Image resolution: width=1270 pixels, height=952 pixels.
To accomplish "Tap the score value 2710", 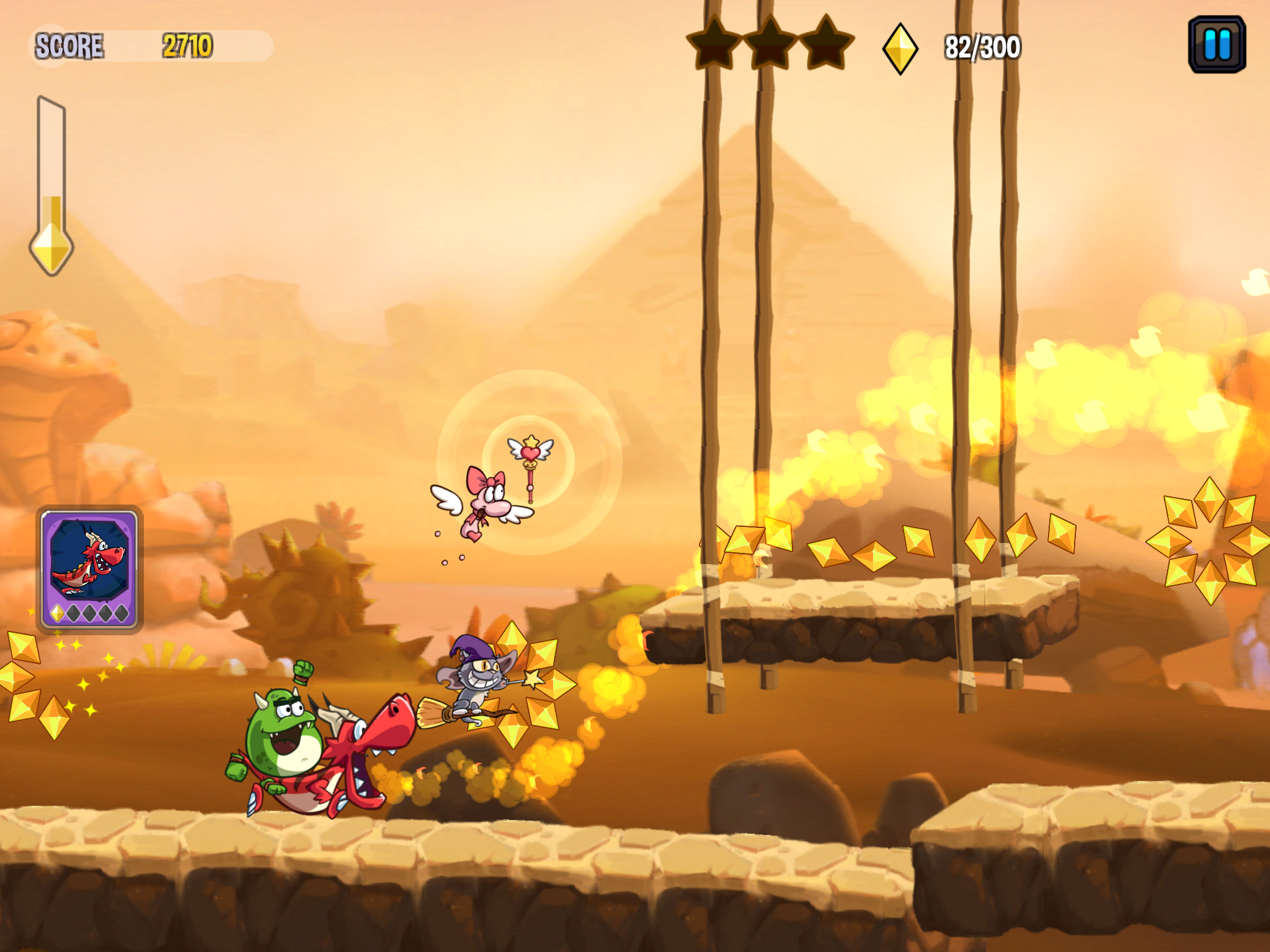I will click(186, 45).
